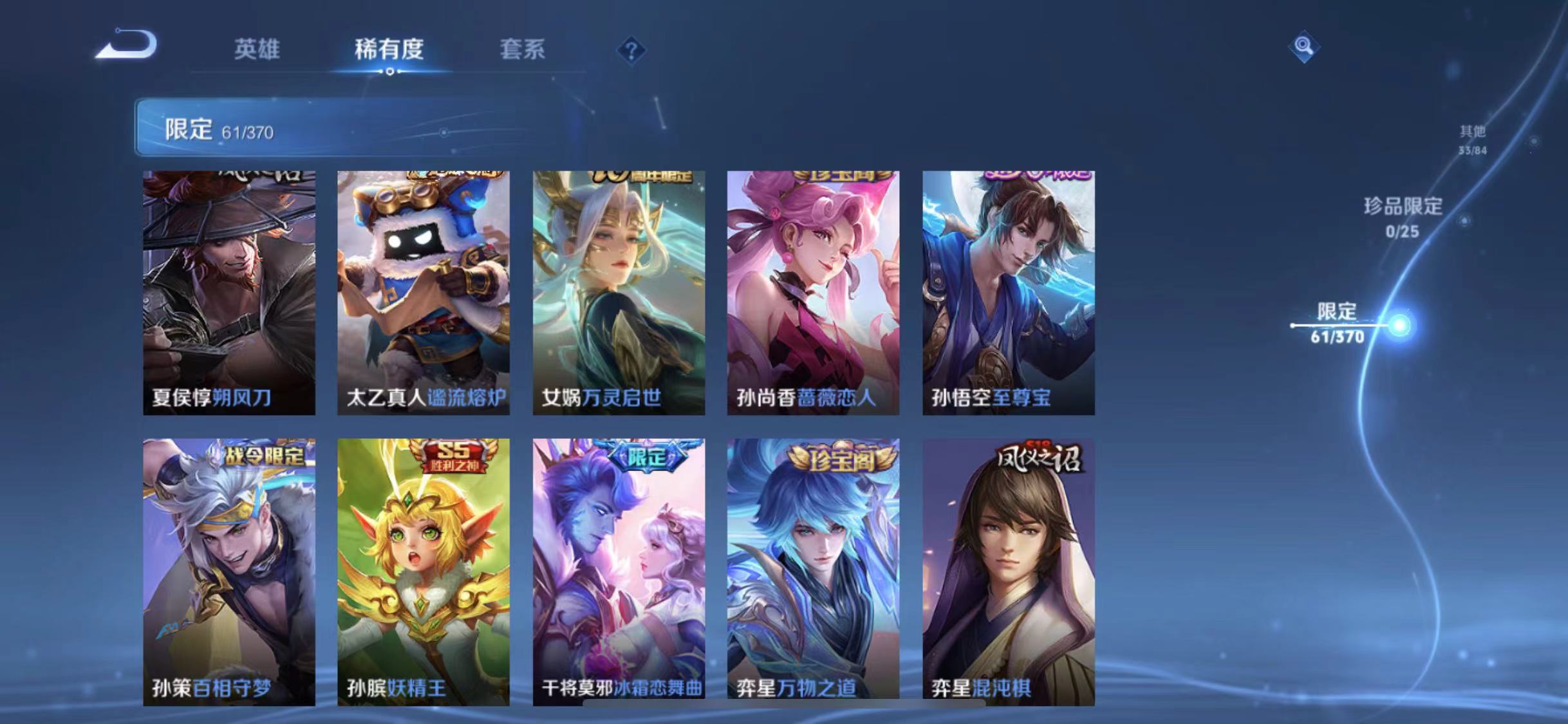The height and width of the screenshot is (724, 1568).
Task: Switch to the 套系 tab
Action: [x=523, y=50]
